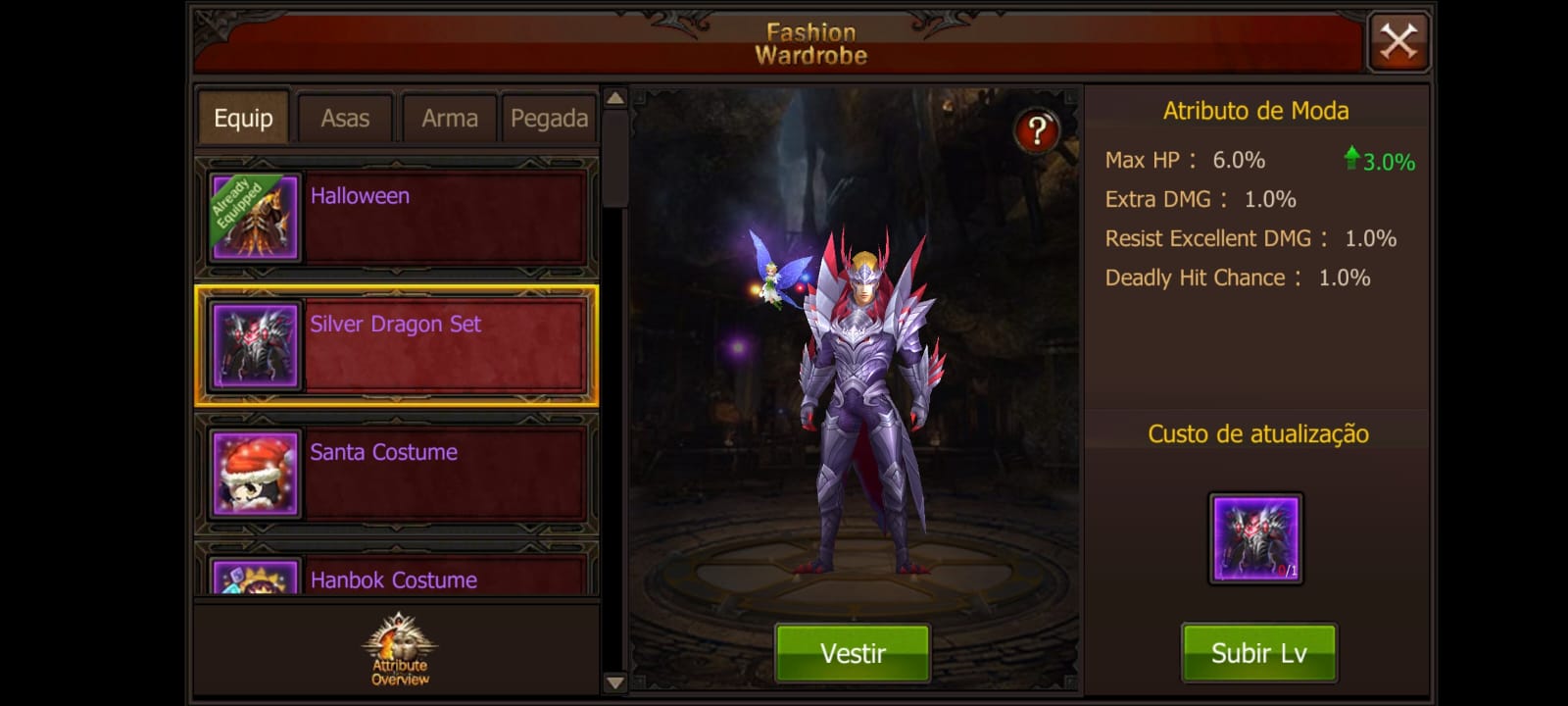Select the Silver Dragon Set thumbnail icon
The width and height of the screenshot is (1568, 706).
click(x=253, y=346)
